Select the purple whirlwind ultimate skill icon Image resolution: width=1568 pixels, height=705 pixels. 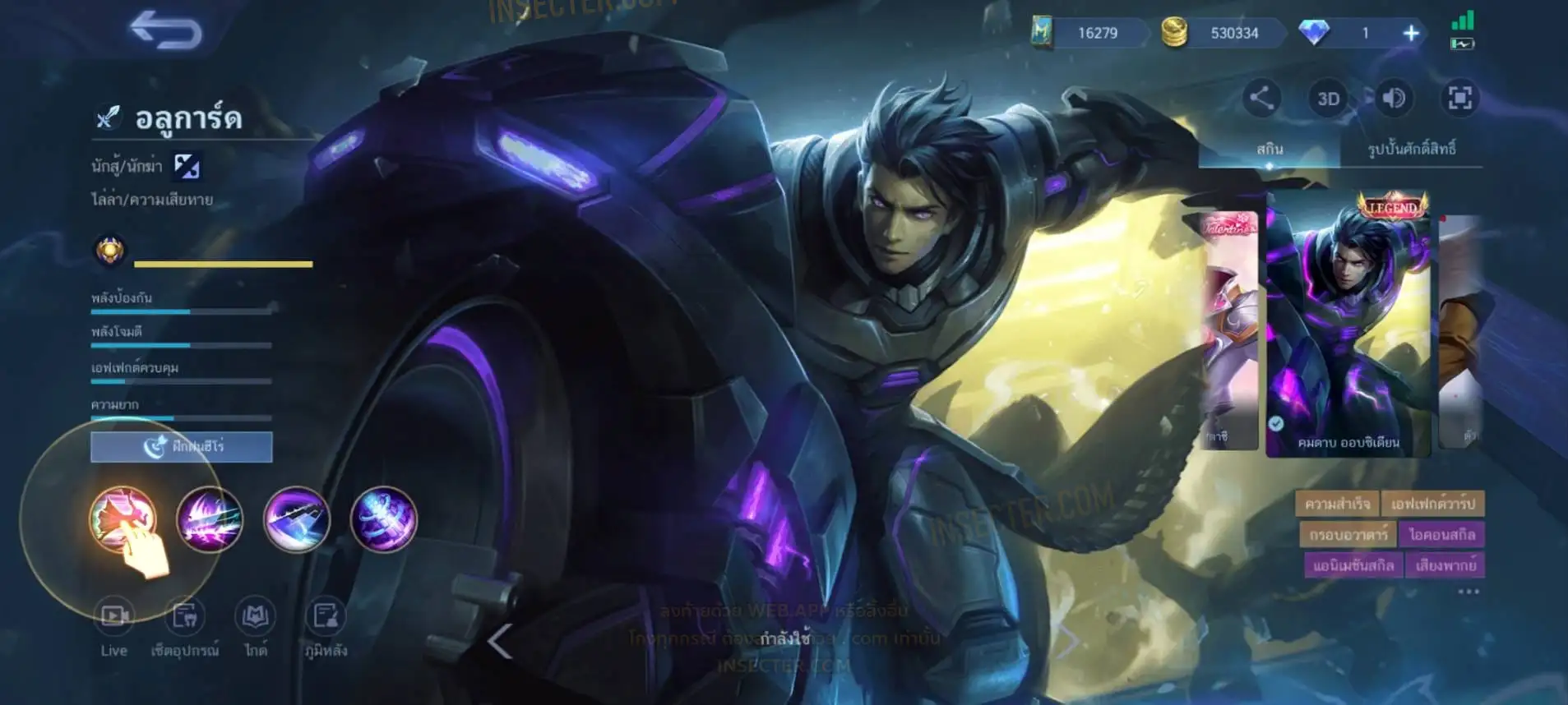[384, 519]
